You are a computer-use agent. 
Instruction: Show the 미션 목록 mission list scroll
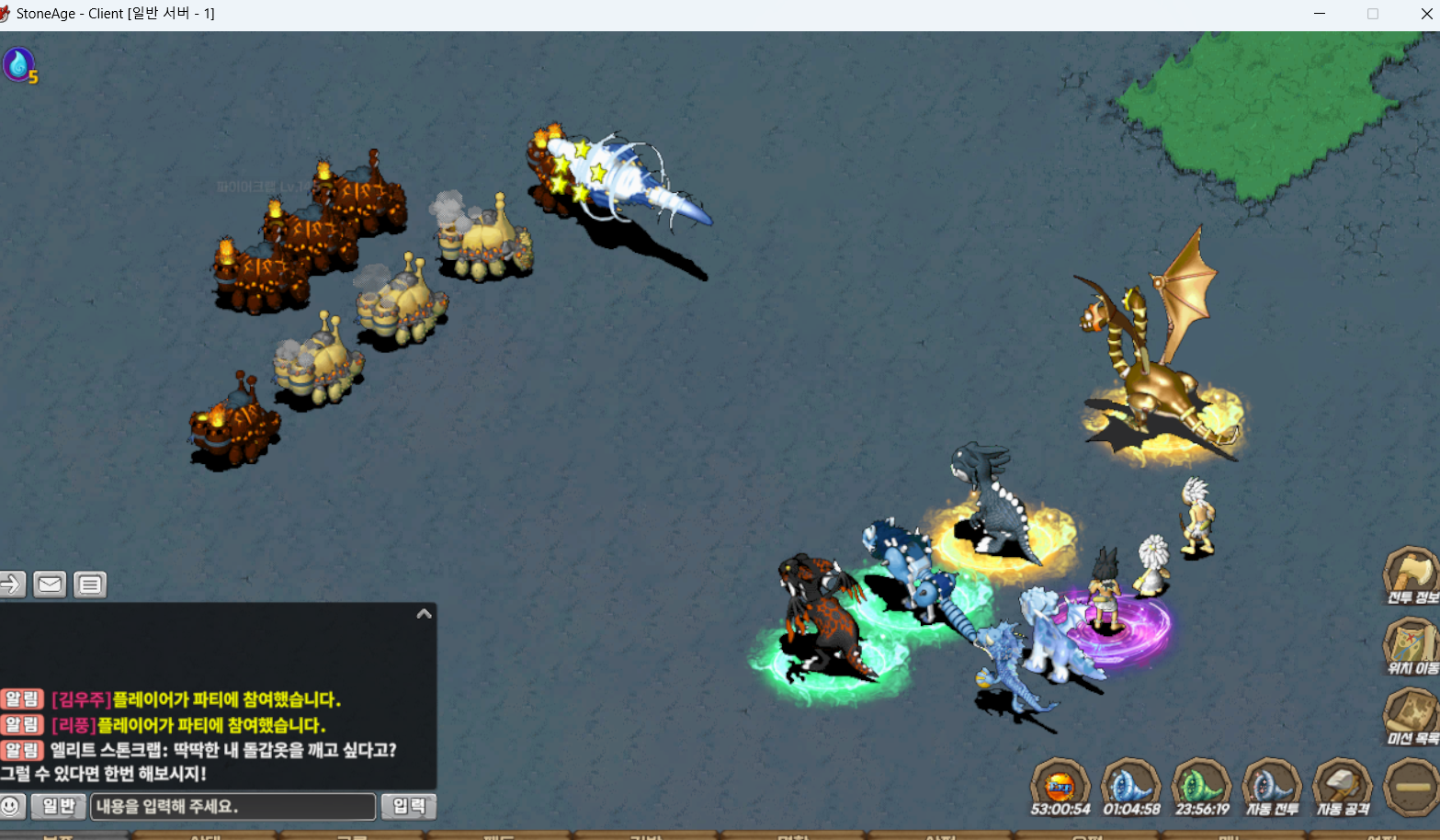click(1411, 715)
